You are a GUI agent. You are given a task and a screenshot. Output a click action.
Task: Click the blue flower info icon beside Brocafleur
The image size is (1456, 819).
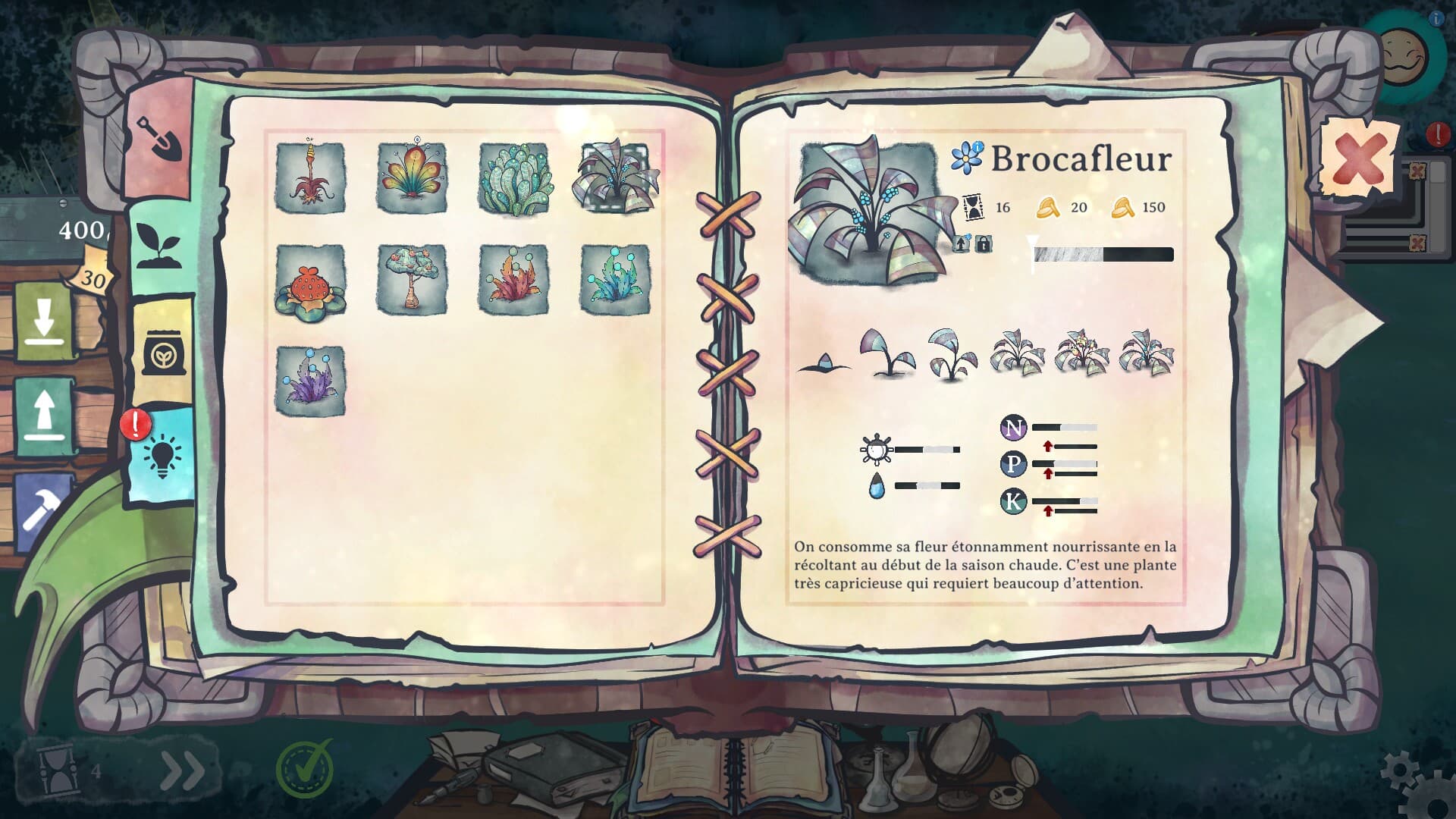[968, 156]
